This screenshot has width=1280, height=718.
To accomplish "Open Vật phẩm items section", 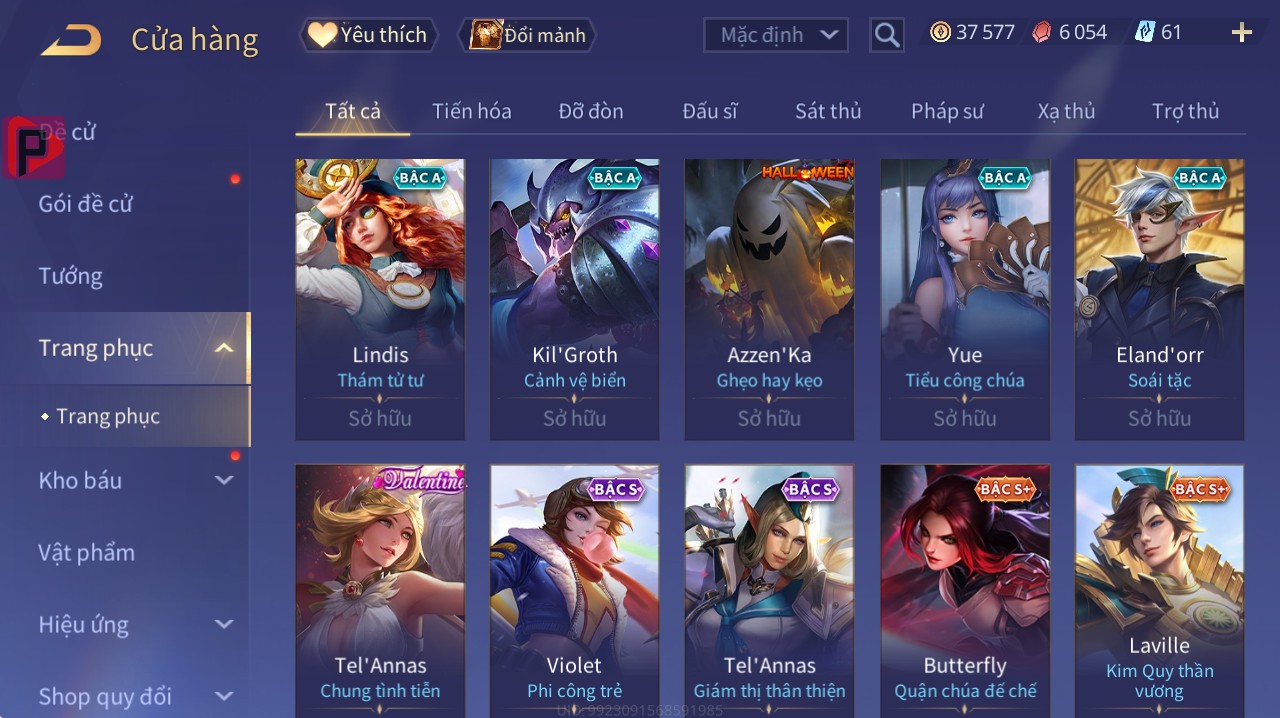I will 87,552.
